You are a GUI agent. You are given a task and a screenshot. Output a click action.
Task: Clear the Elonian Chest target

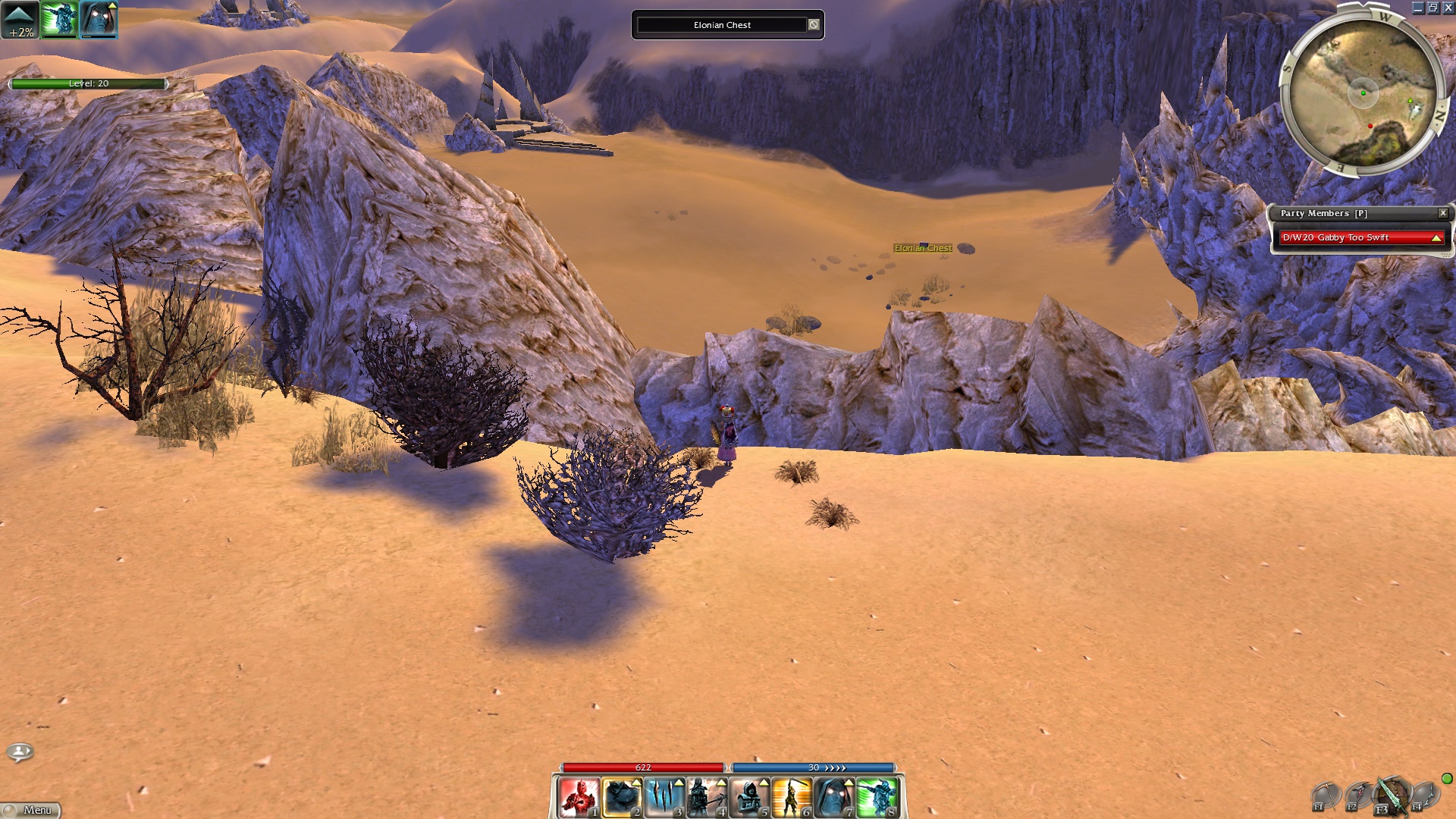814,25
